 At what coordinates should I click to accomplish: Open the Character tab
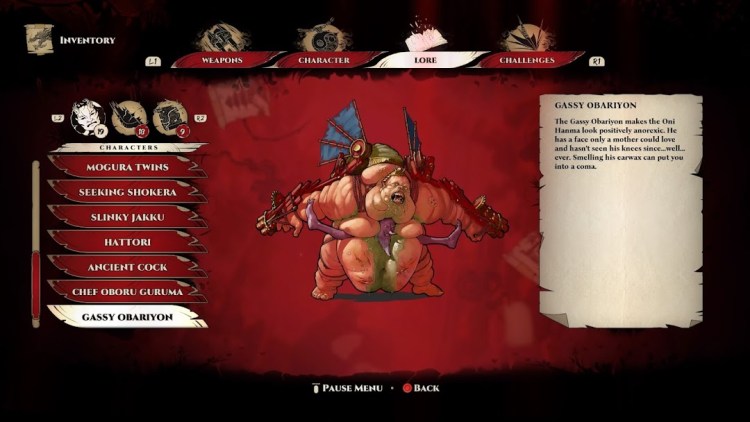[x=324, y=60]
